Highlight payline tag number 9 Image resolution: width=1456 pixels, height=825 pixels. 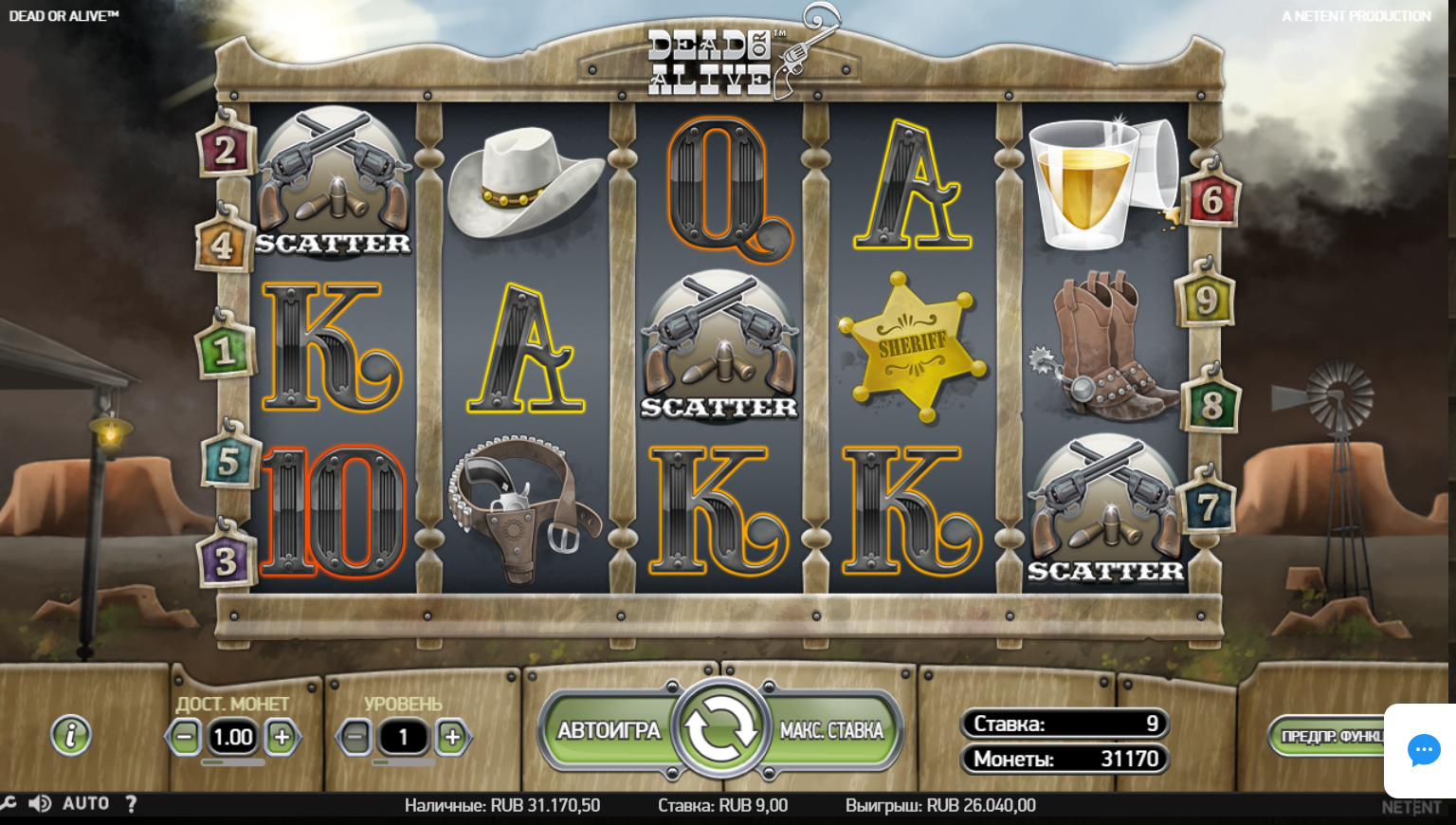(x=1205, y=301)
